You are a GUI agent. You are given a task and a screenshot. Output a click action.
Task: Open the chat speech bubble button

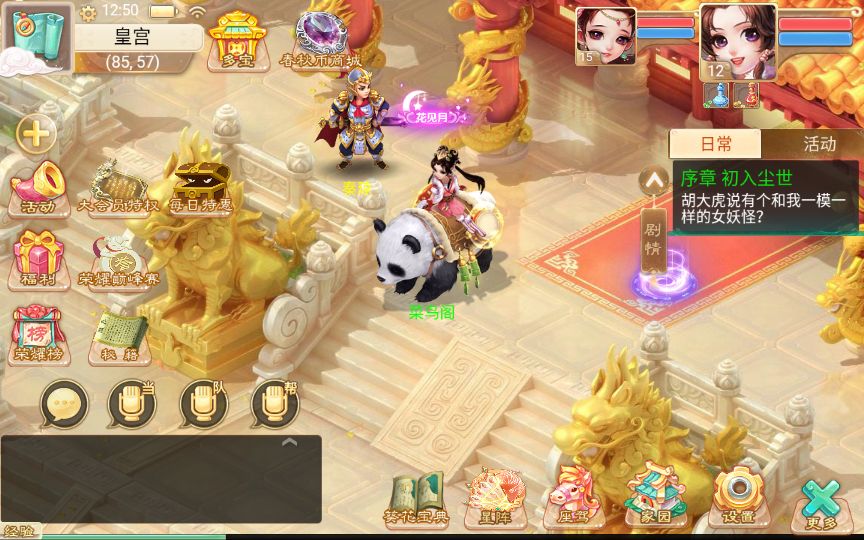pyautogui.click(x=64, y=405)
